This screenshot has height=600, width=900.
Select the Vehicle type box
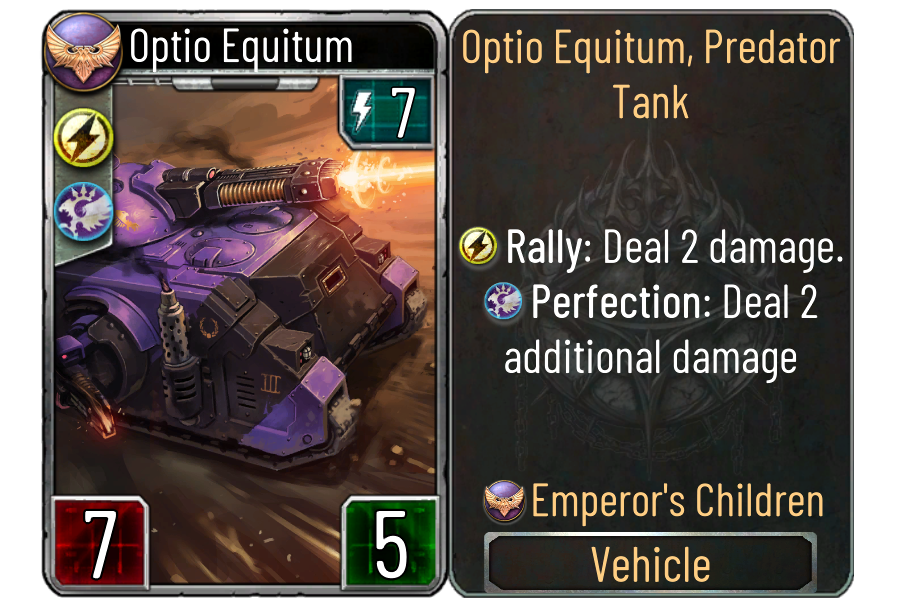coord(650,563)
